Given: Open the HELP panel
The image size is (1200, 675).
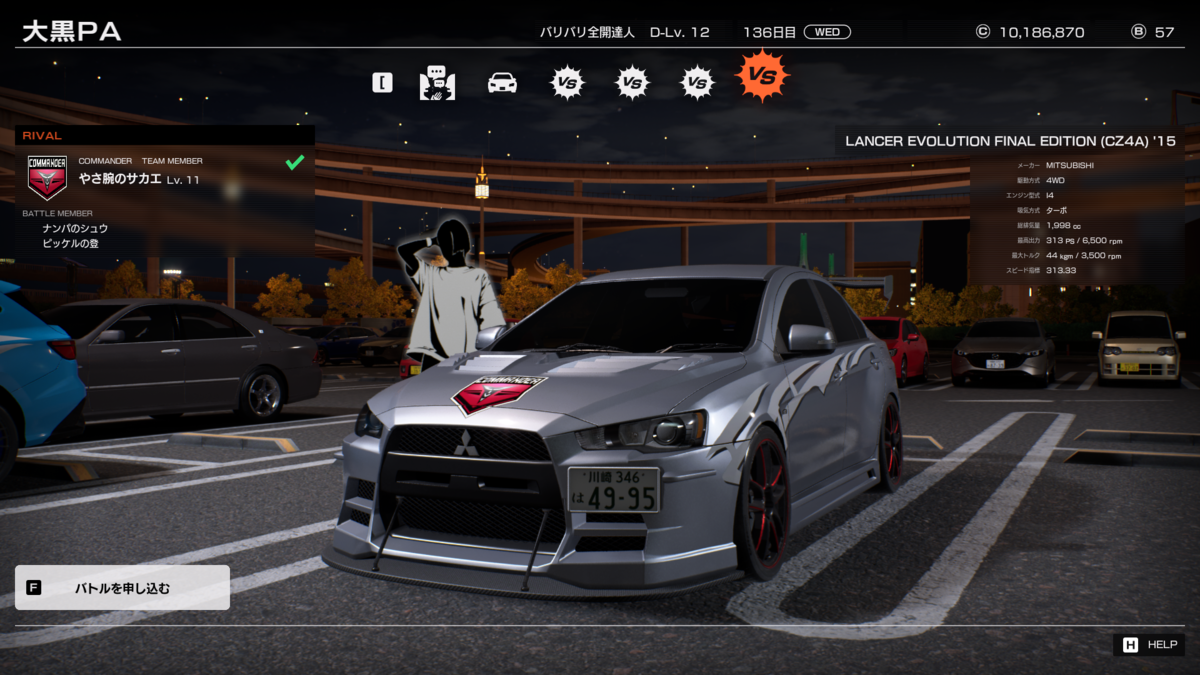Looking at the screenshot, I should (1150, 645).
